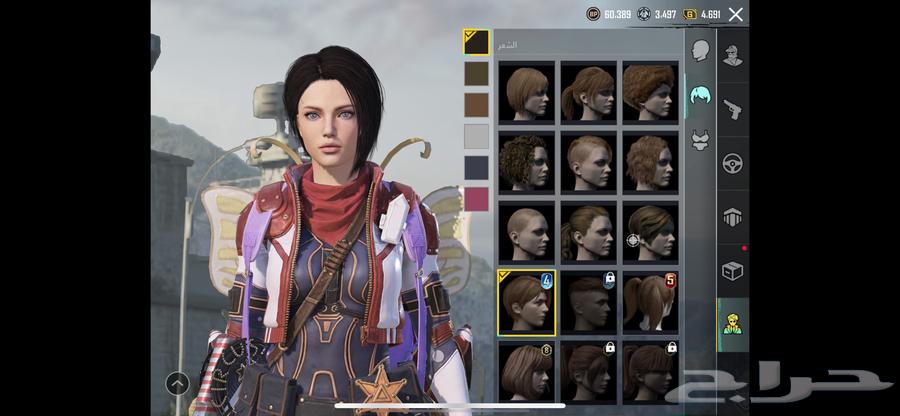Choose the dark navy hair color
900x416 pixels.
coord(476,167)
